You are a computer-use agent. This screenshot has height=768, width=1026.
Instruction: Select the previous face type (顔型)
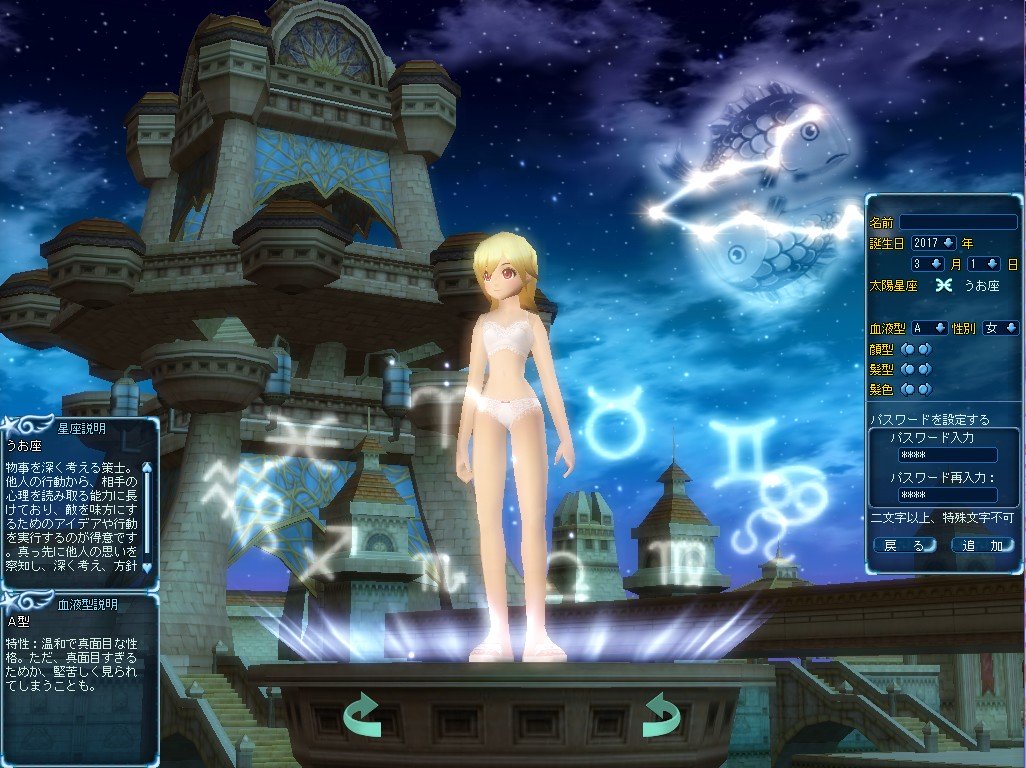point(908,349)
